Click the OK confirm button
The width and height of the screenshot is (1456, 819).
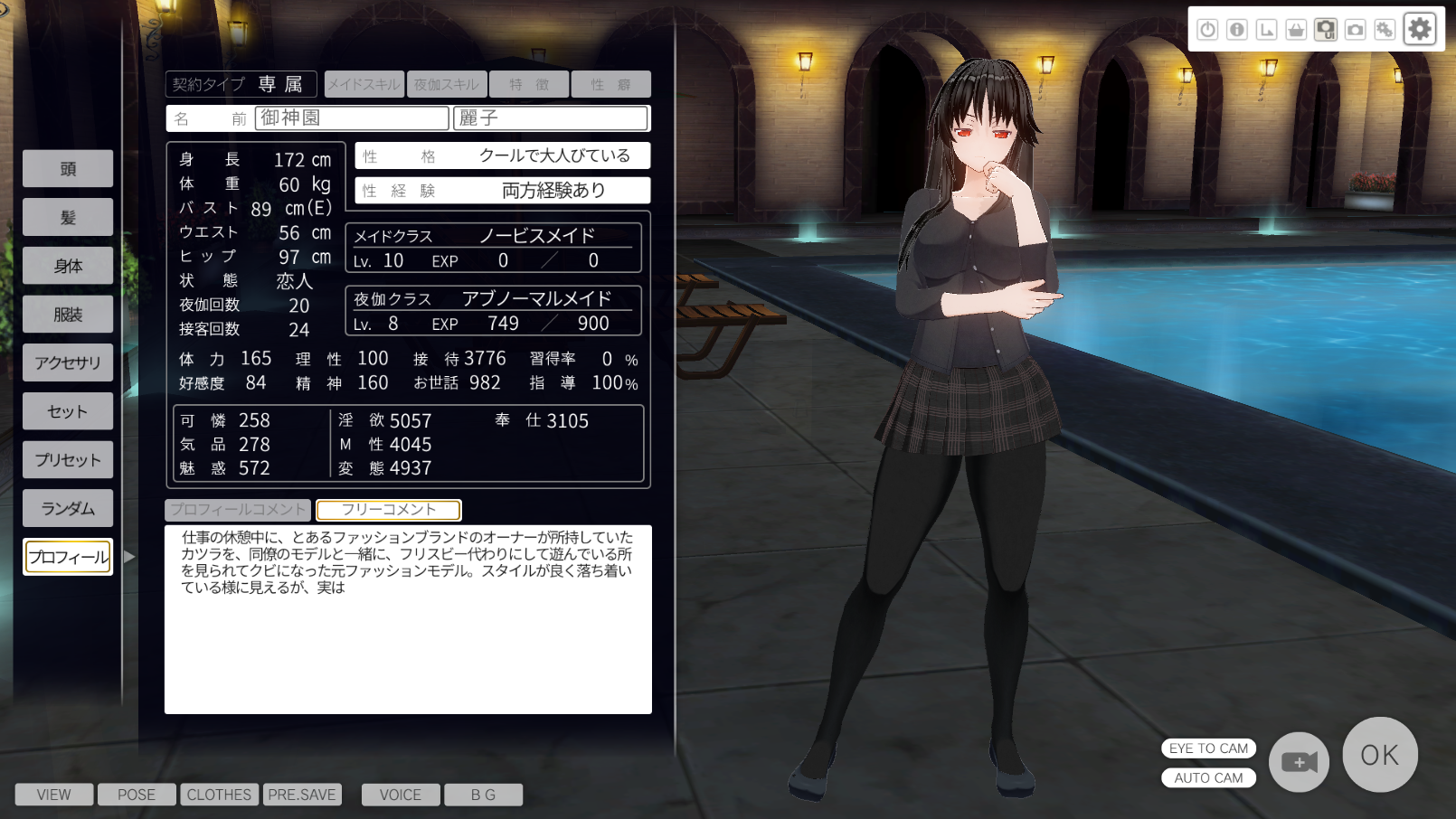click(x=1379, y=755)
